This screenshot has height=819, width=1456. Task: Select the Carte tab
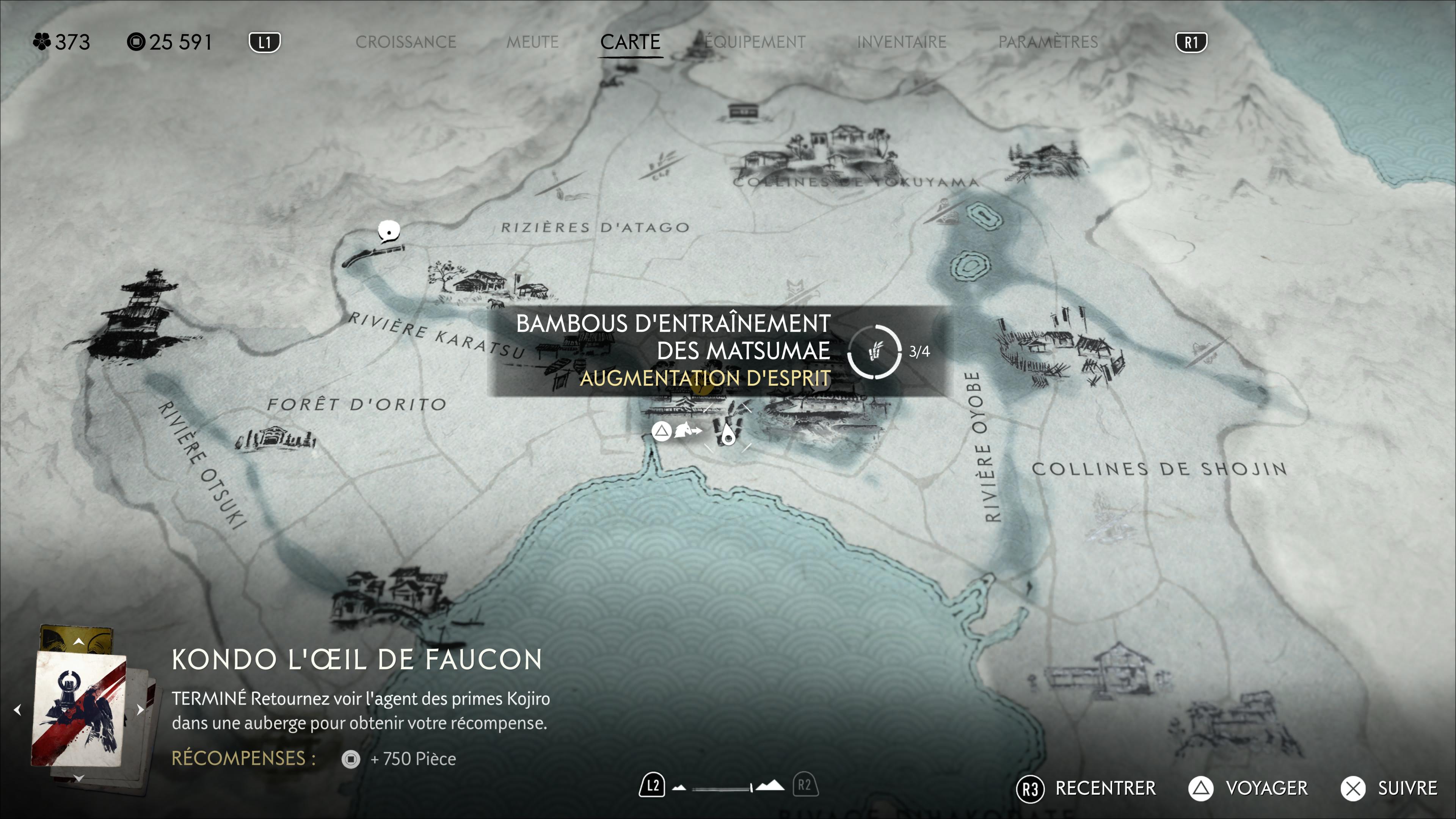[x=630, y=42]
